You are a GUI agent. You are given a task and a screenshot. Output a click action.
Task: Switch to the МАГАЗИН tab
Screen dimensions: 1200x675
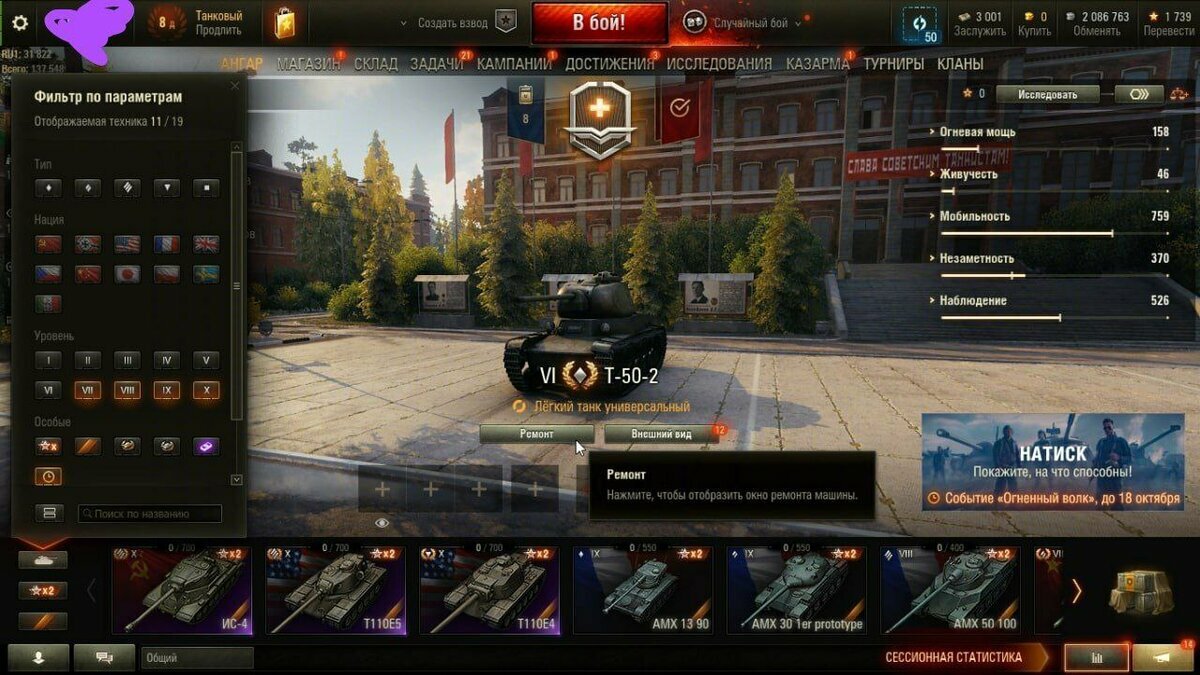click(308, 64)
